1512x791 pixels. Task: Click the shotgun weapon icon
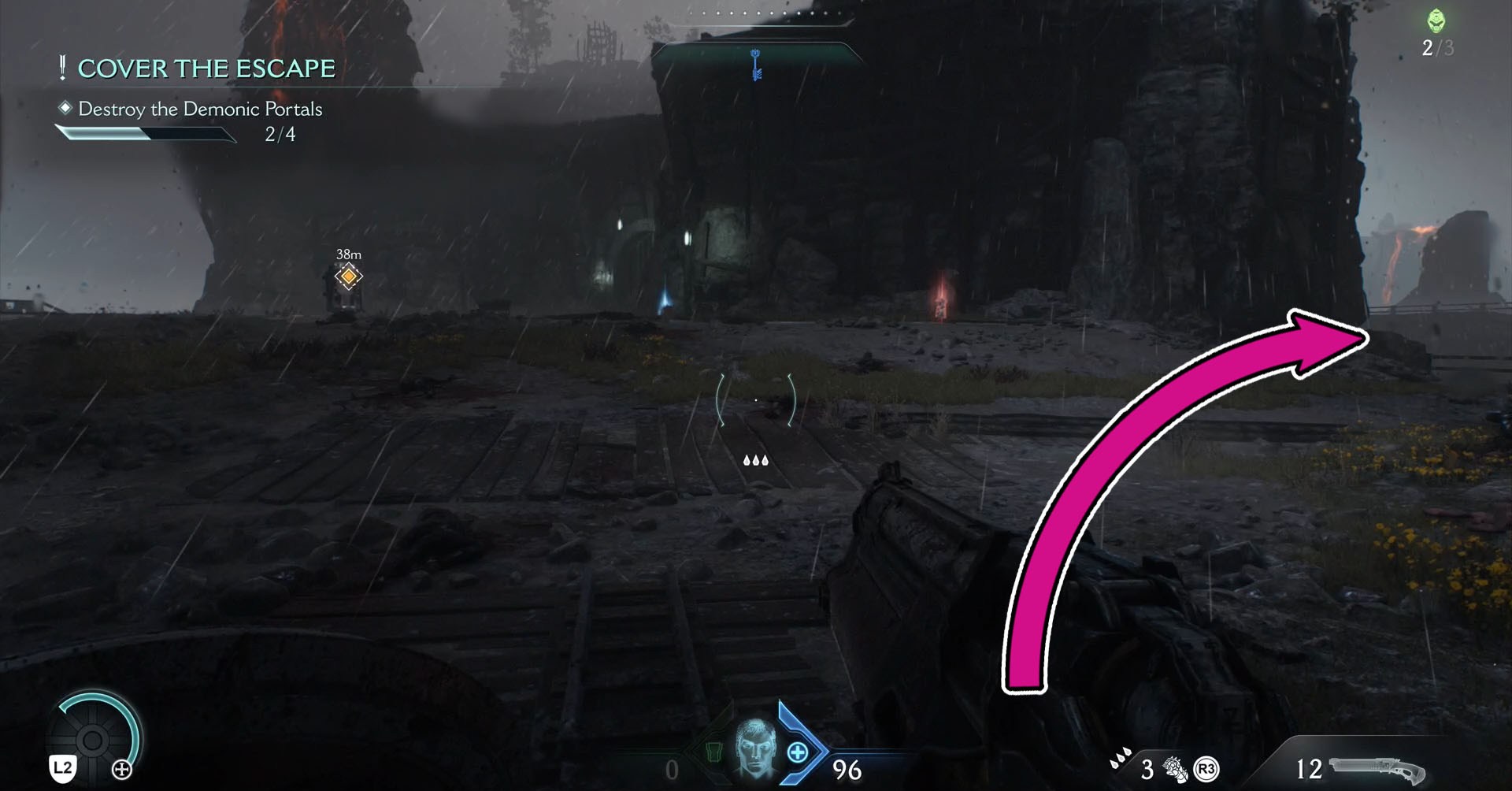(1377, 769)
